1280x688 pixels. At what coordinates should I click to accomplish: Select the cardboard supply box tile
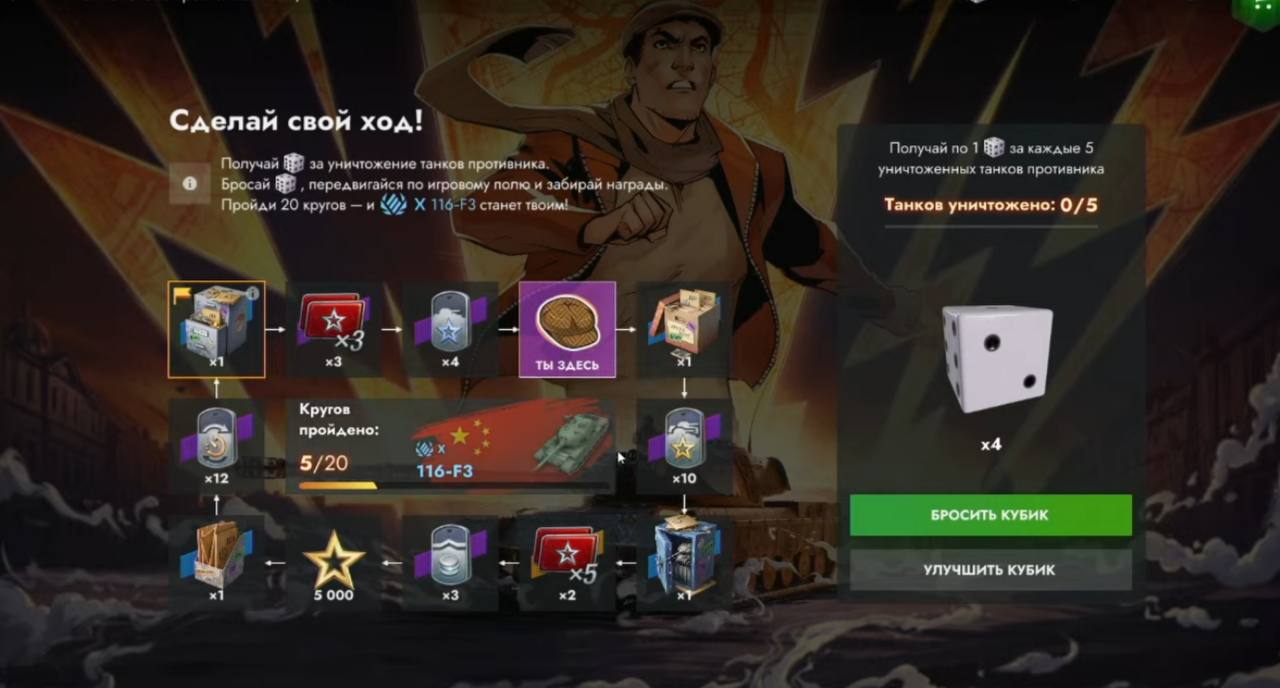[685, 329]
